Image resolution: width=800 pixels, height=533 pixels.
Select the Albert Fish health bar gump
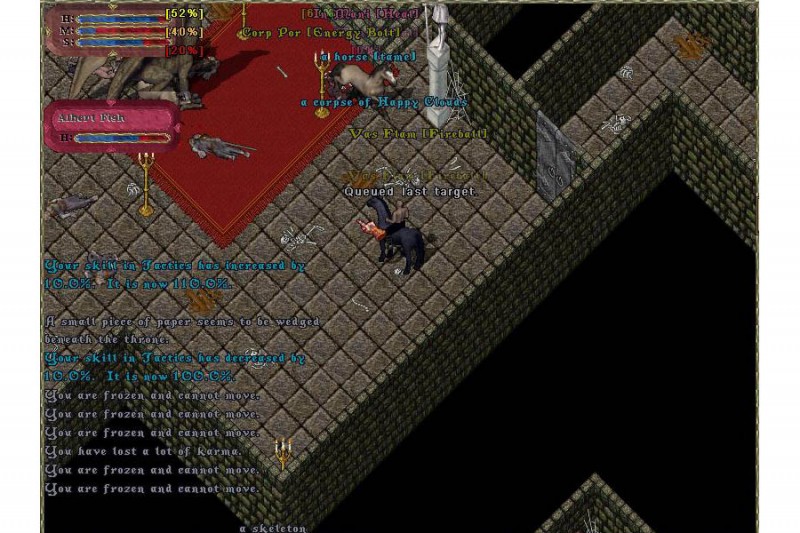tap(115, 127)
